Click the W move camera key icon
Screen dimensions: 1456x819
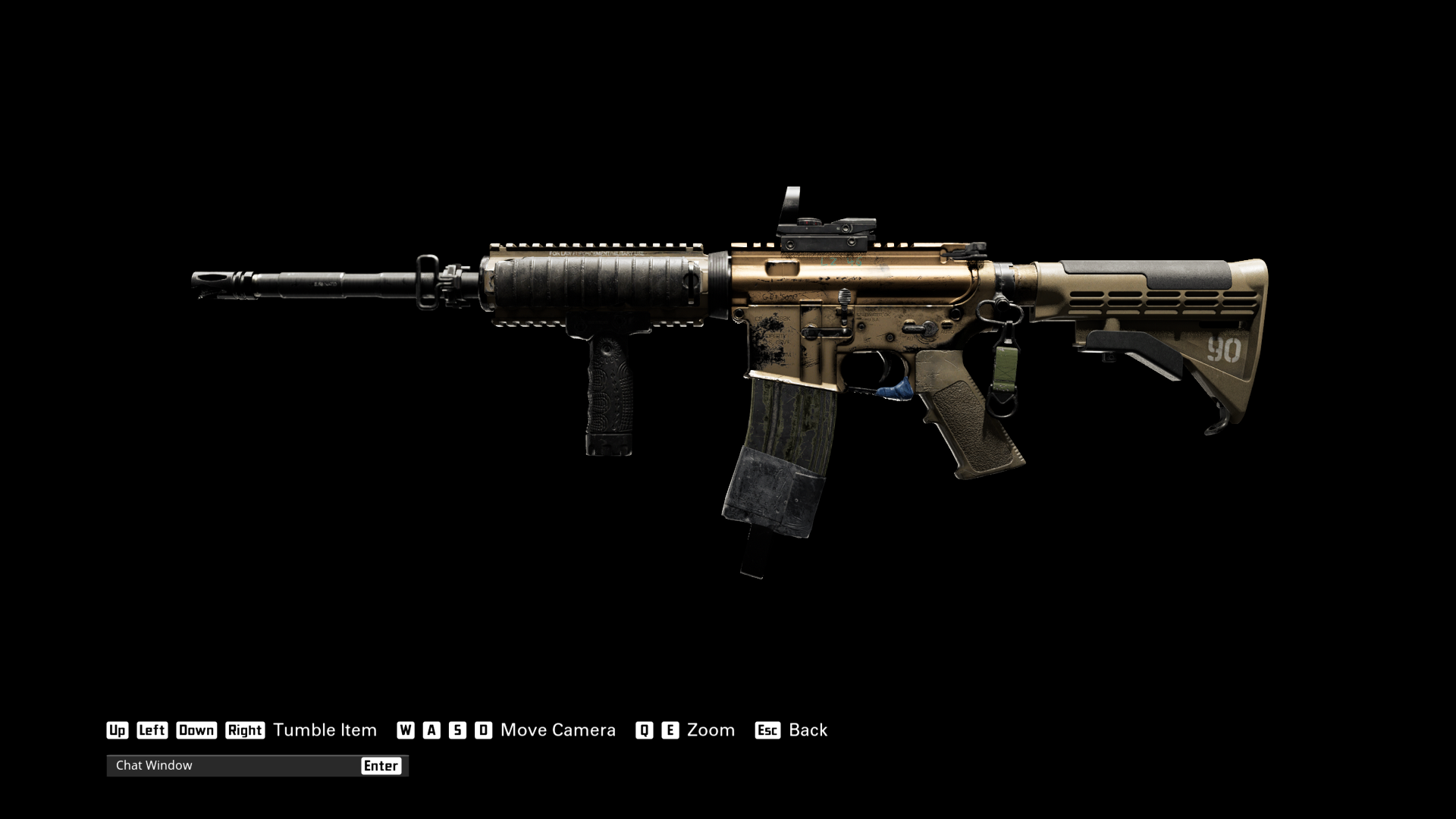[406, 730]
